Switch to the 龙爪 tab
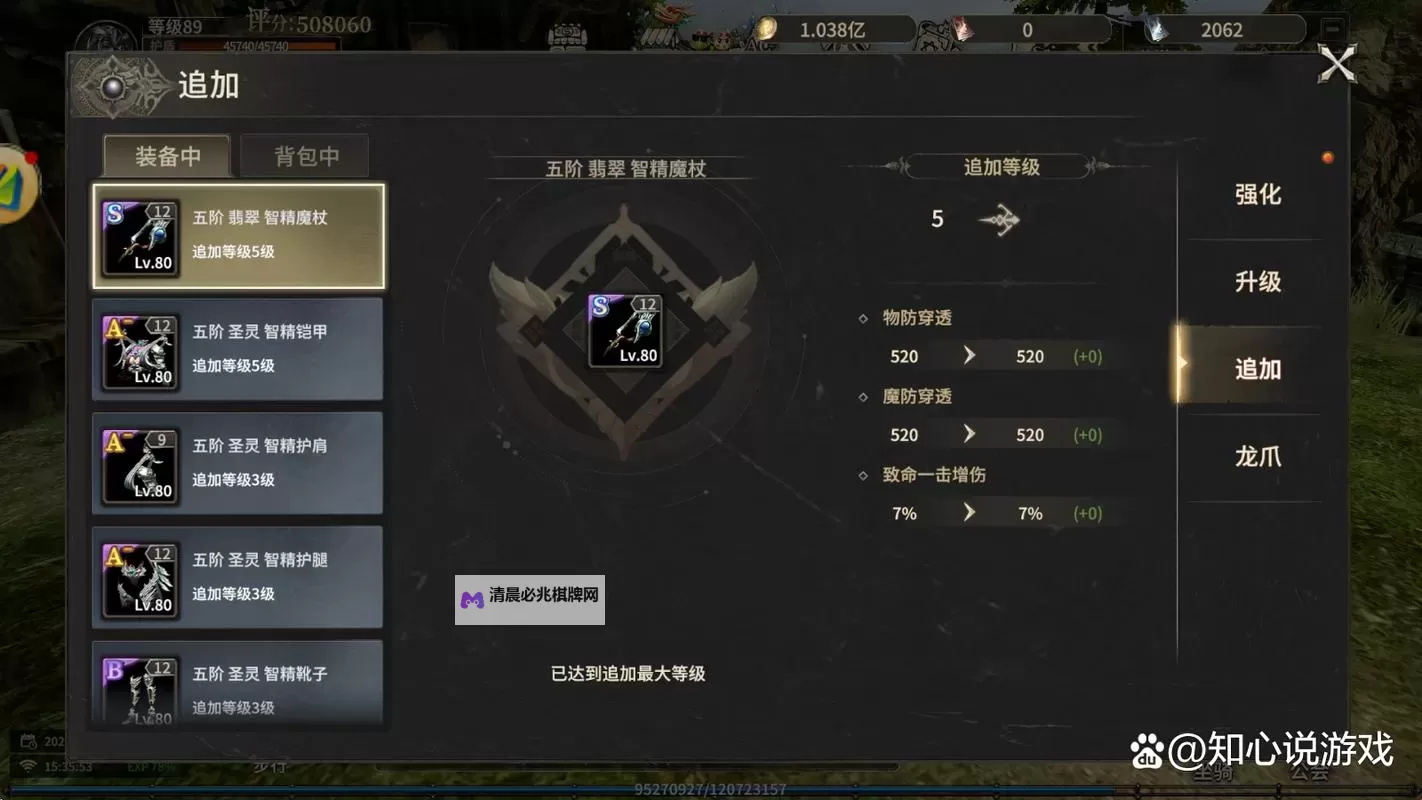This screenshot has width=1422, height=800. (x=1257, y=455)
